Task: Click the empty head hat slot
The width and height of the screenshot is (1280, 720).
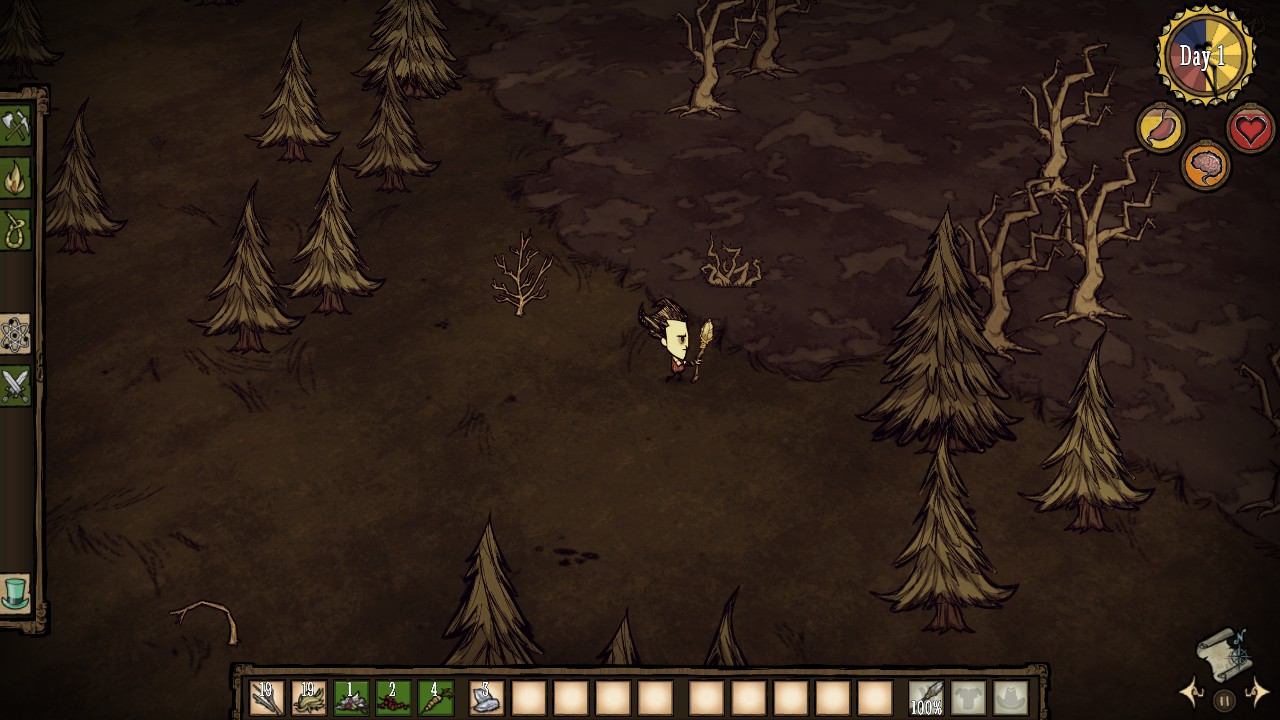Action: pyautogui.click(x=1010, y=697)
